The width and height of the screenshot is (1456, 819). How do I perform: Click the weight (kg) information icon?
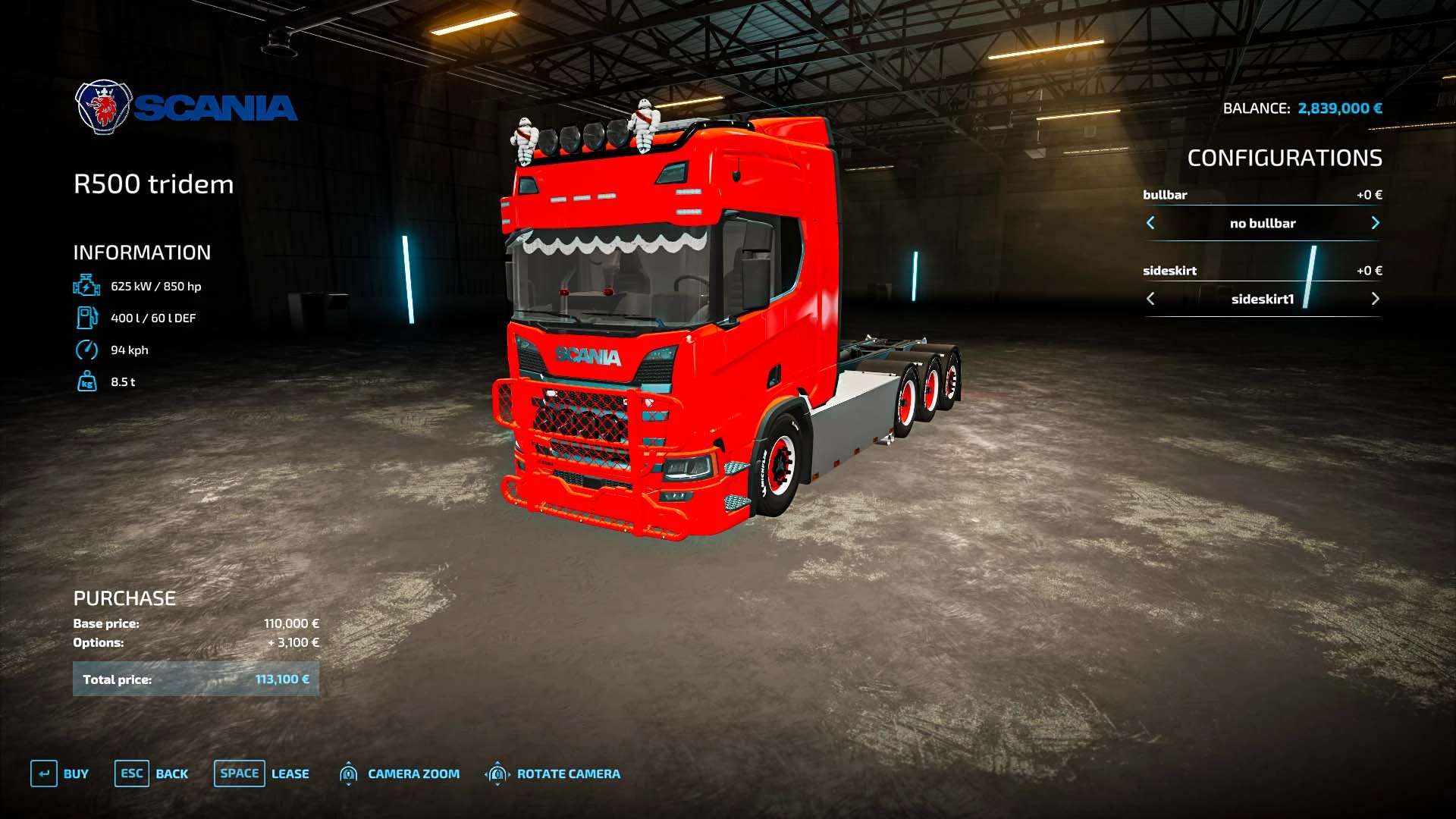coord(87,382)
